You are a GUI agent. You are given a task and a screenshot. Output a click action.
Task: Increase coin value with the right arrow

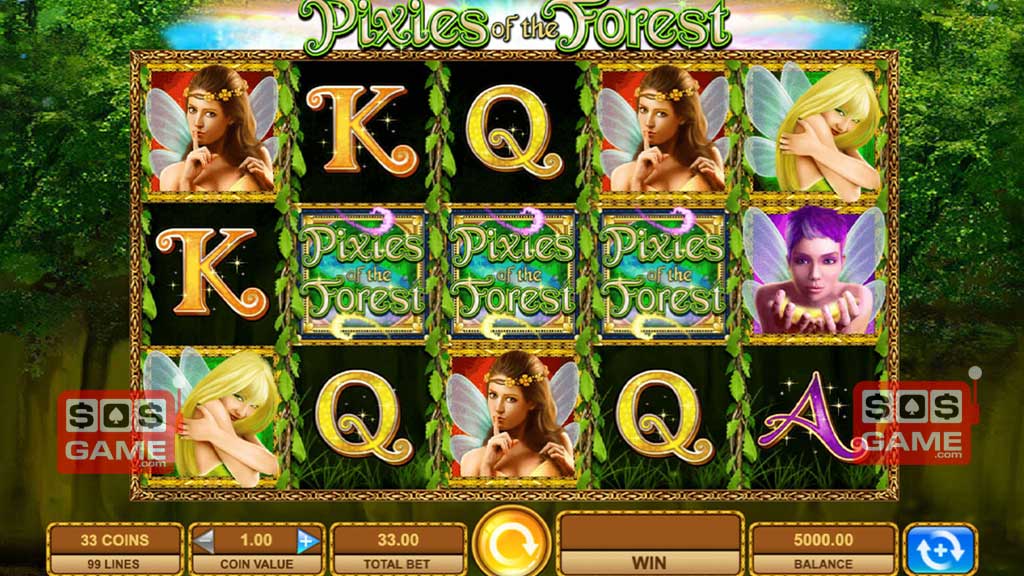point(308,541)
